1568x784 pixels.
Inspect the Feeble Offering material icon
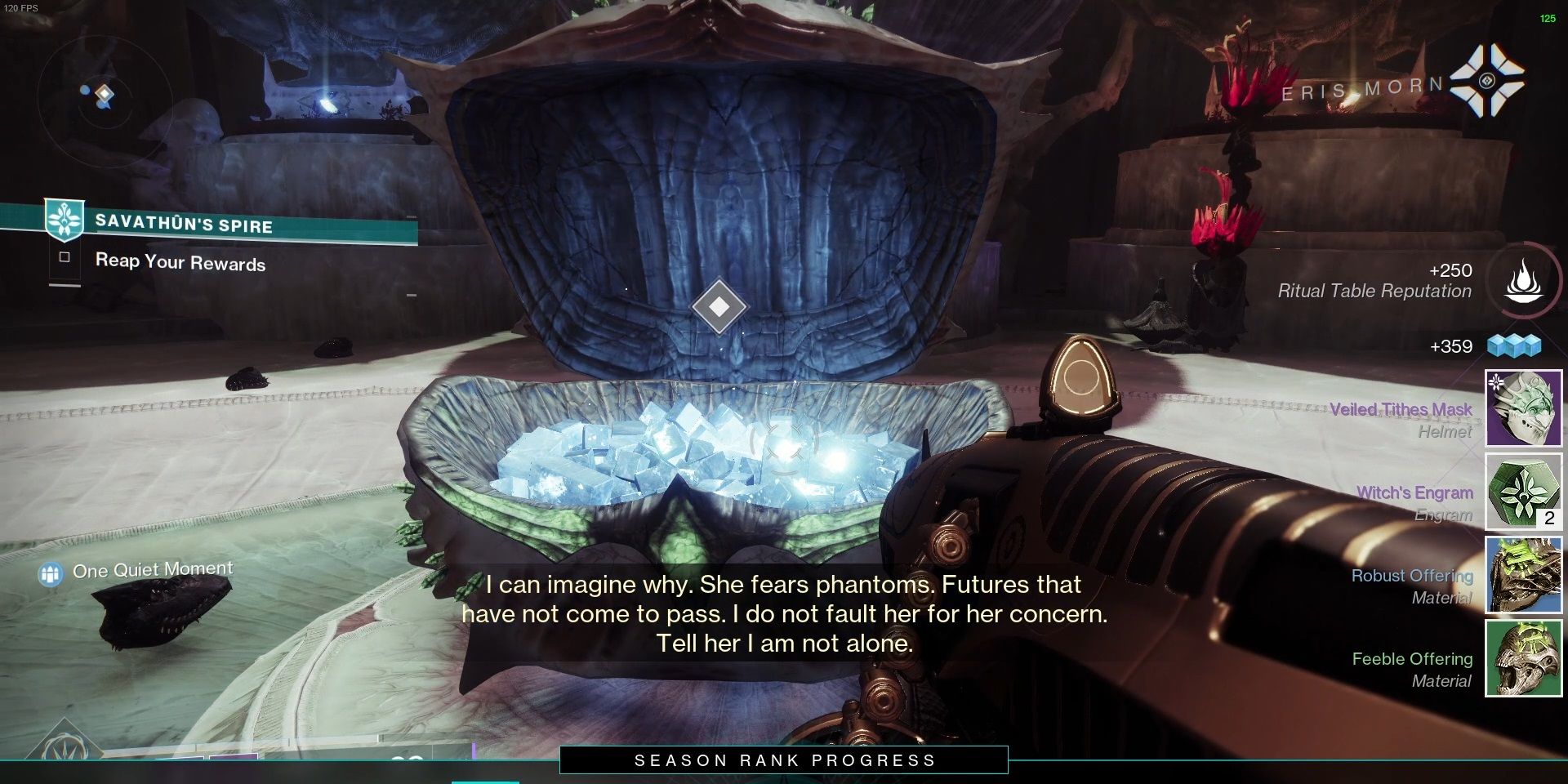click(x=1522, y=658)
